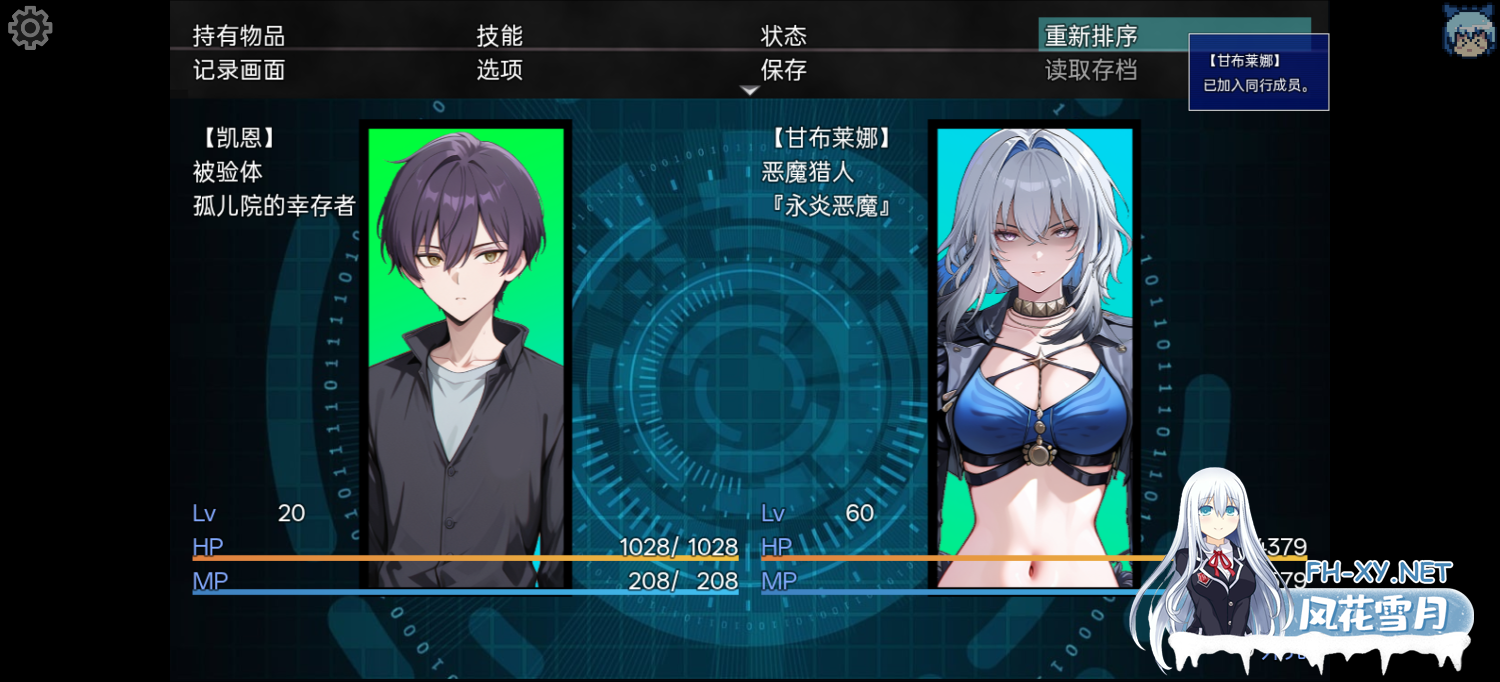
Task: Open the 状态 status screen
Action: pyautogui.click(x=784, y=36)
